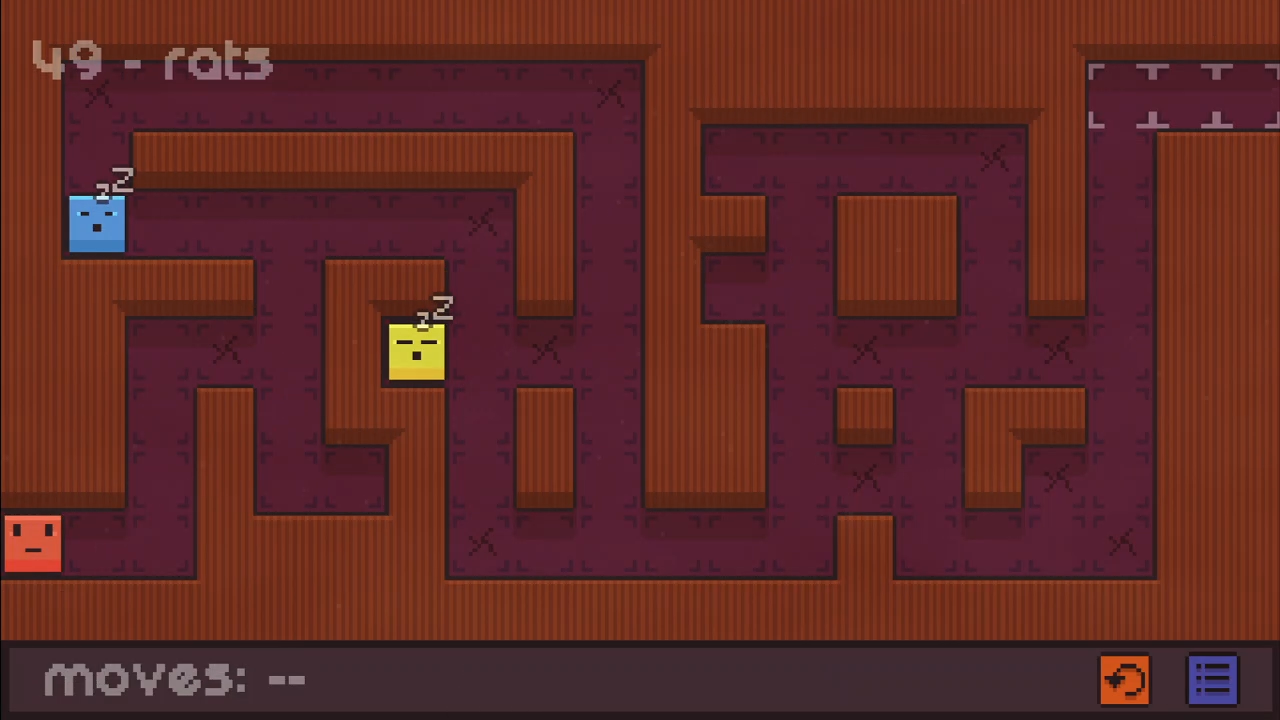Image resolution: width=1280 pixels, height=720 pixels.
Task: Toggle the restart button to reset moves
Action: click(x=1125, y=679)
